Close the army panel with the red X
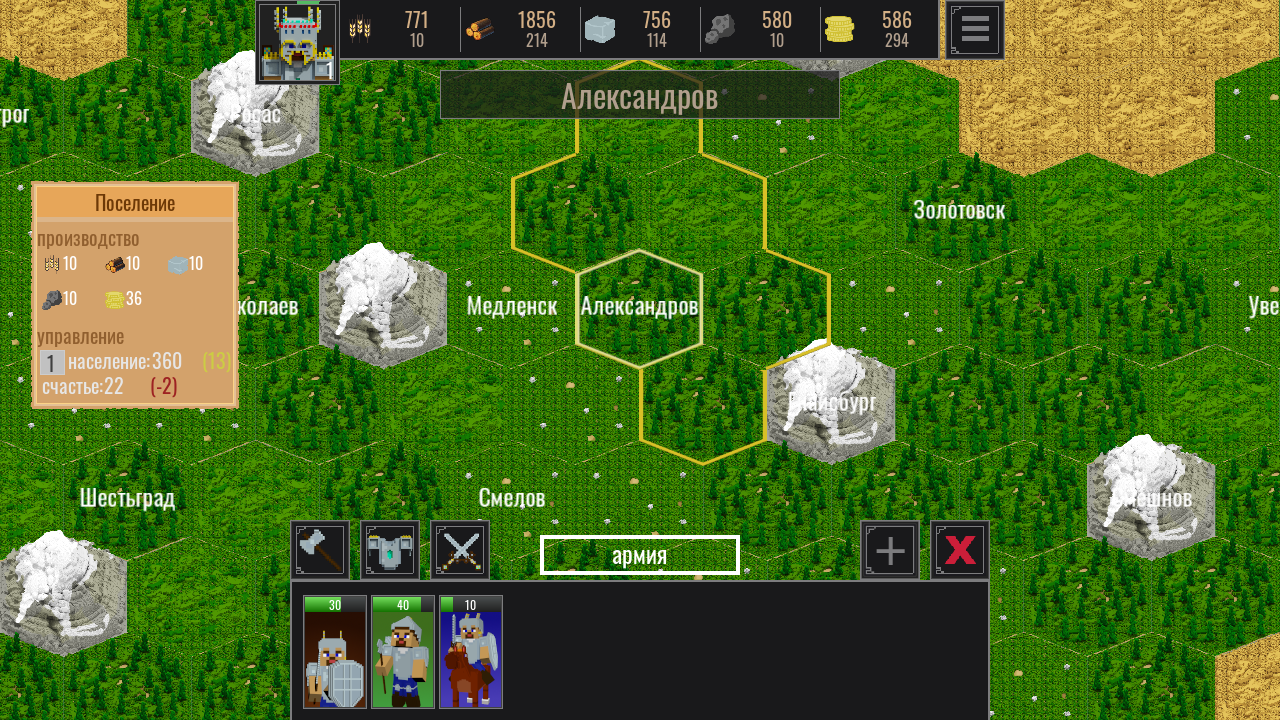The width and height of the screenshot is (1280, 720). click(958, 549)
